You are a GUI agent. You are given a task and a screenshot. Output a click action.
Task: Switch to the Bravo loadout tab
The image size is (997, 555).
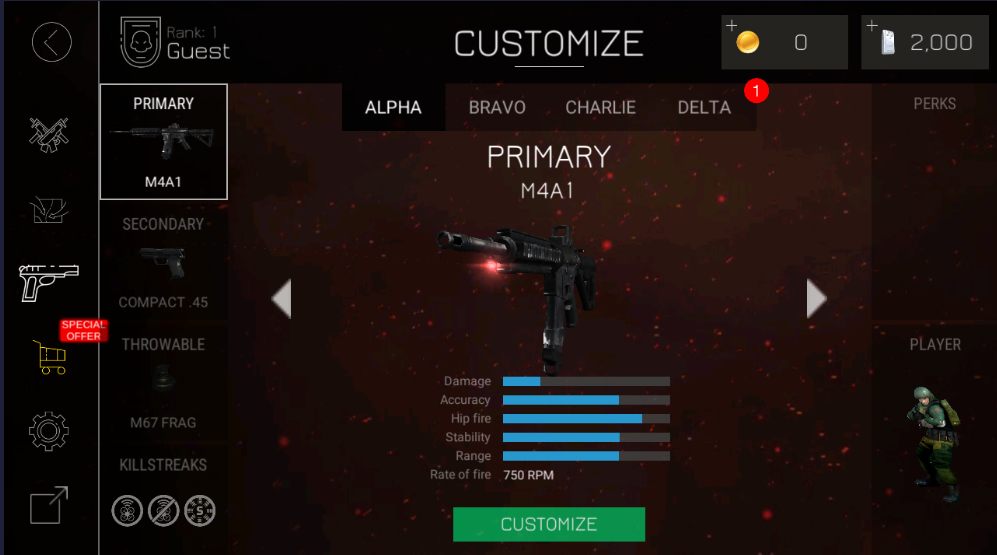tap(497, 108)
